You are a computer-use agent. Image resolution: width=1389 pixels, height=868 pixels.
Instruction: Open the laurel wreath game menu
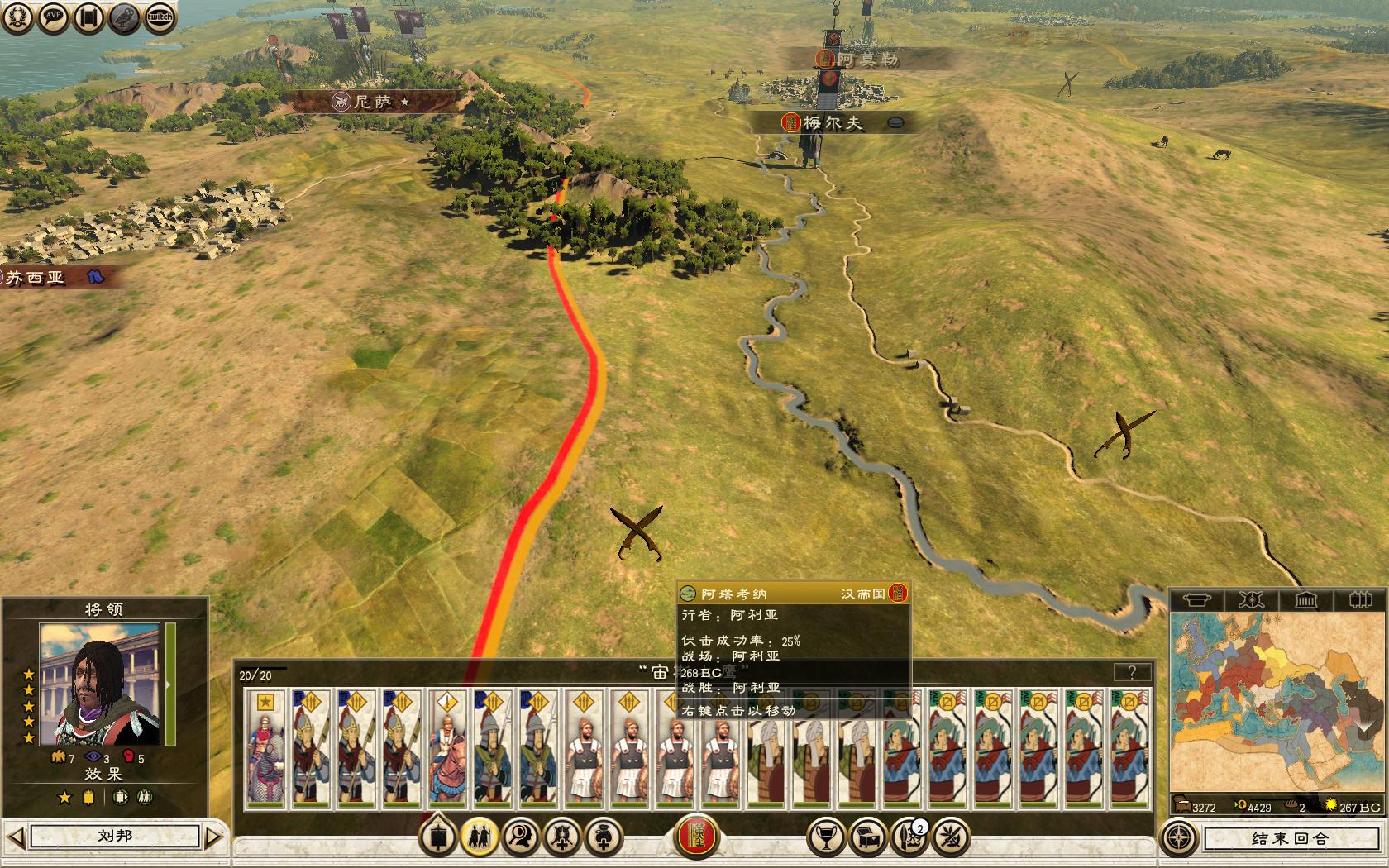(17, 17)
